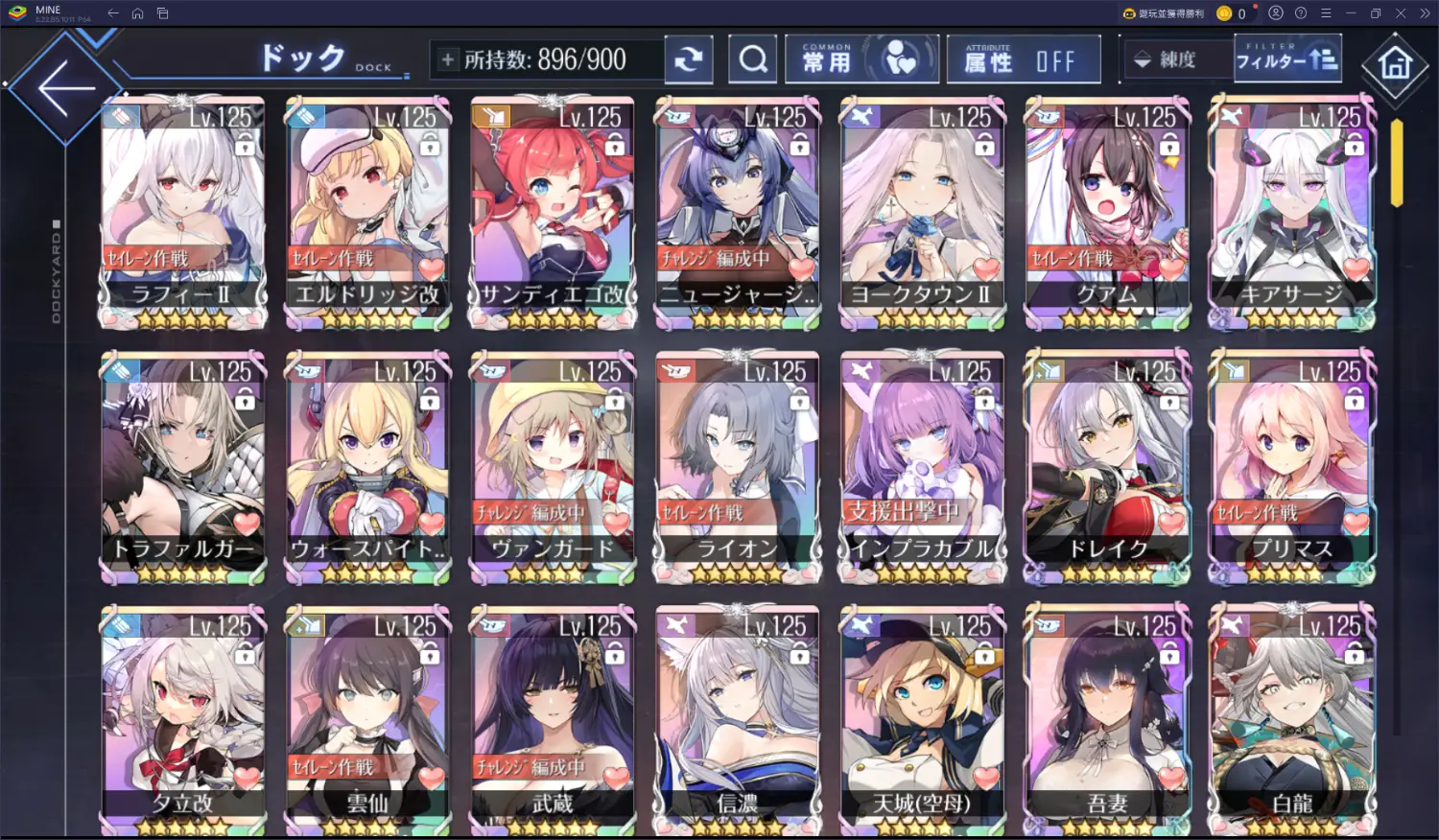Open the ship search magnifier
This screenshot has height=840, width=1439.
(753, 60)
